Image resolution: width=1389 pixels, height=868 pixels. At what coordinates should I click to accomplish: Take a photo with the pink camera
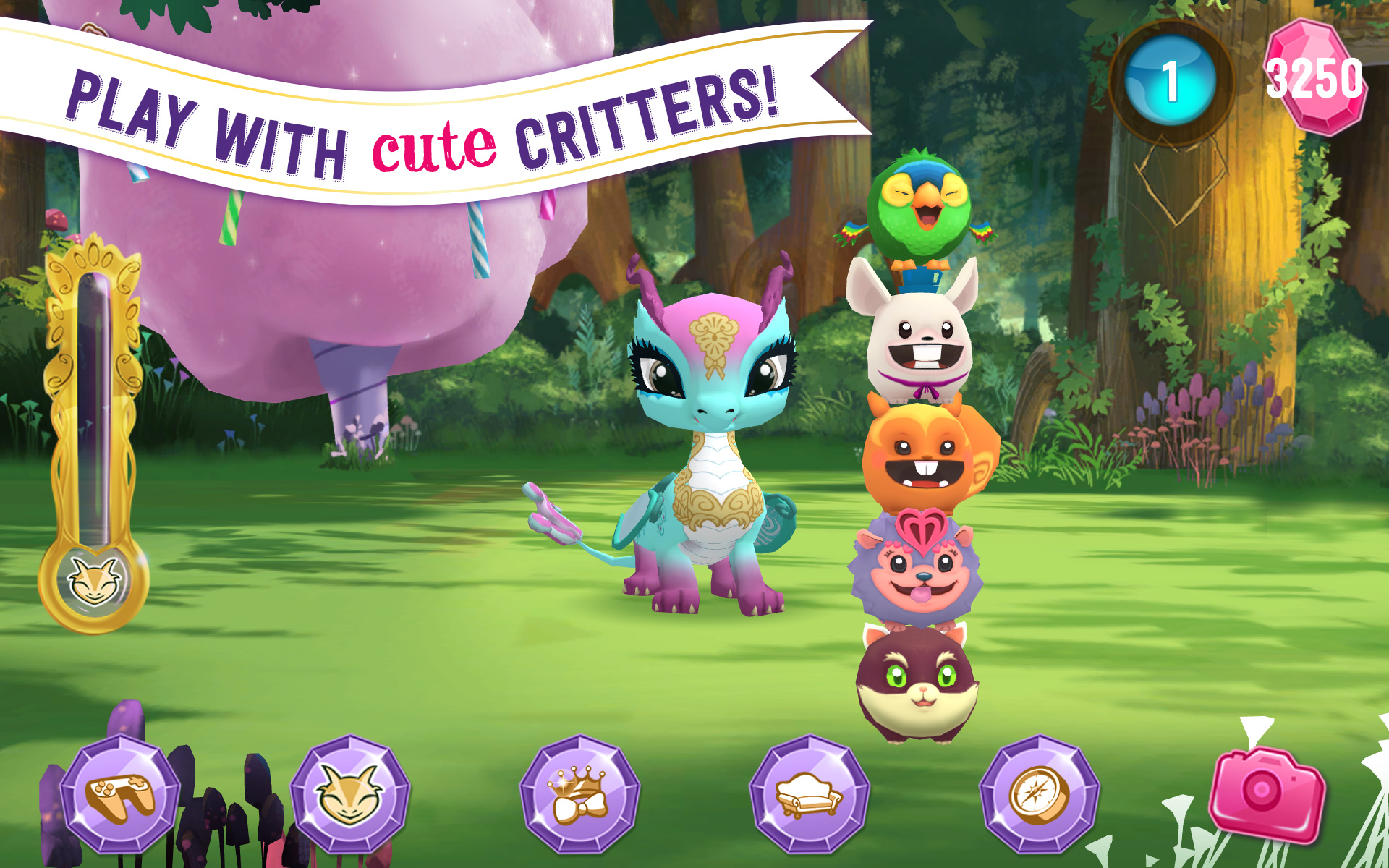tap(1267, 794)
